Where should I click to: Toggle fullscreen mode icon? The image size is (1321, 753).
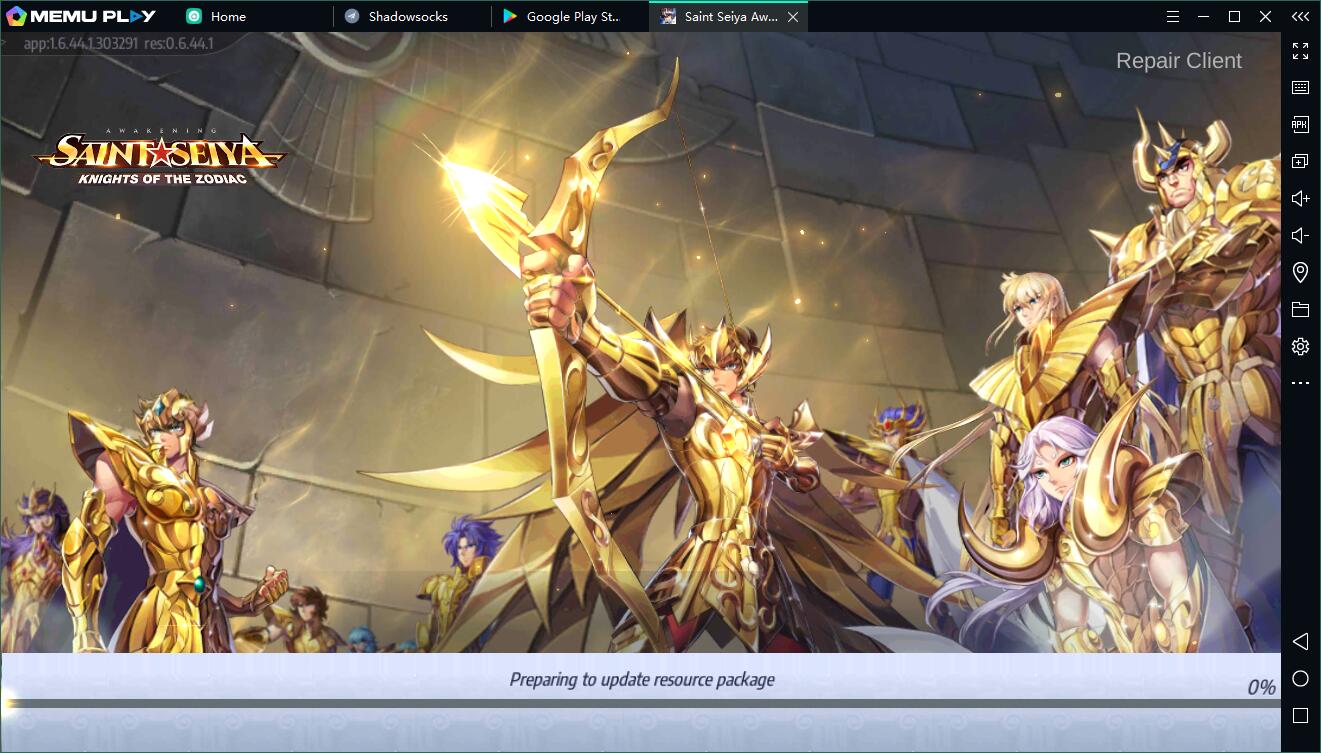coord(1300,51)
